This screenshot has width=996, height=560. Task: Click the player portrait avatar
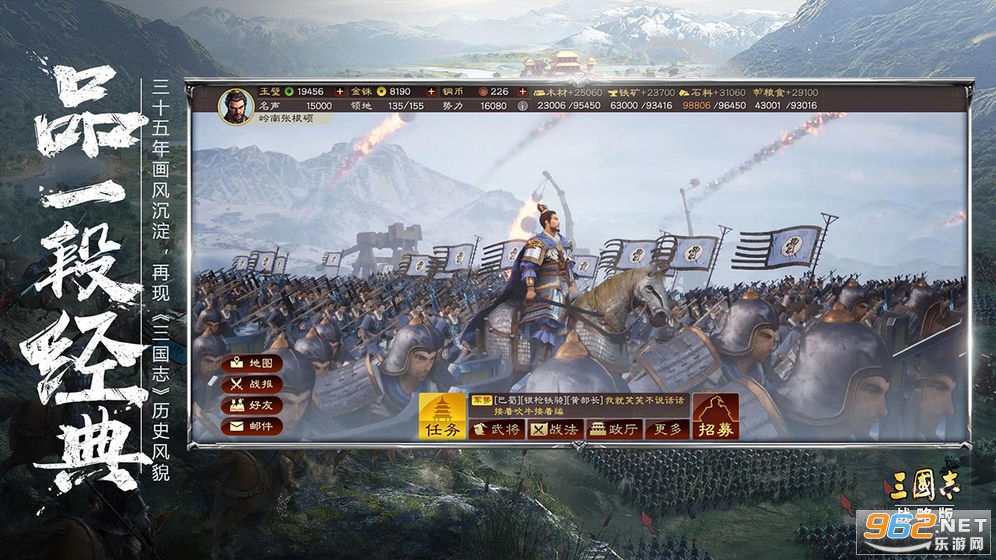coord(236,106)
